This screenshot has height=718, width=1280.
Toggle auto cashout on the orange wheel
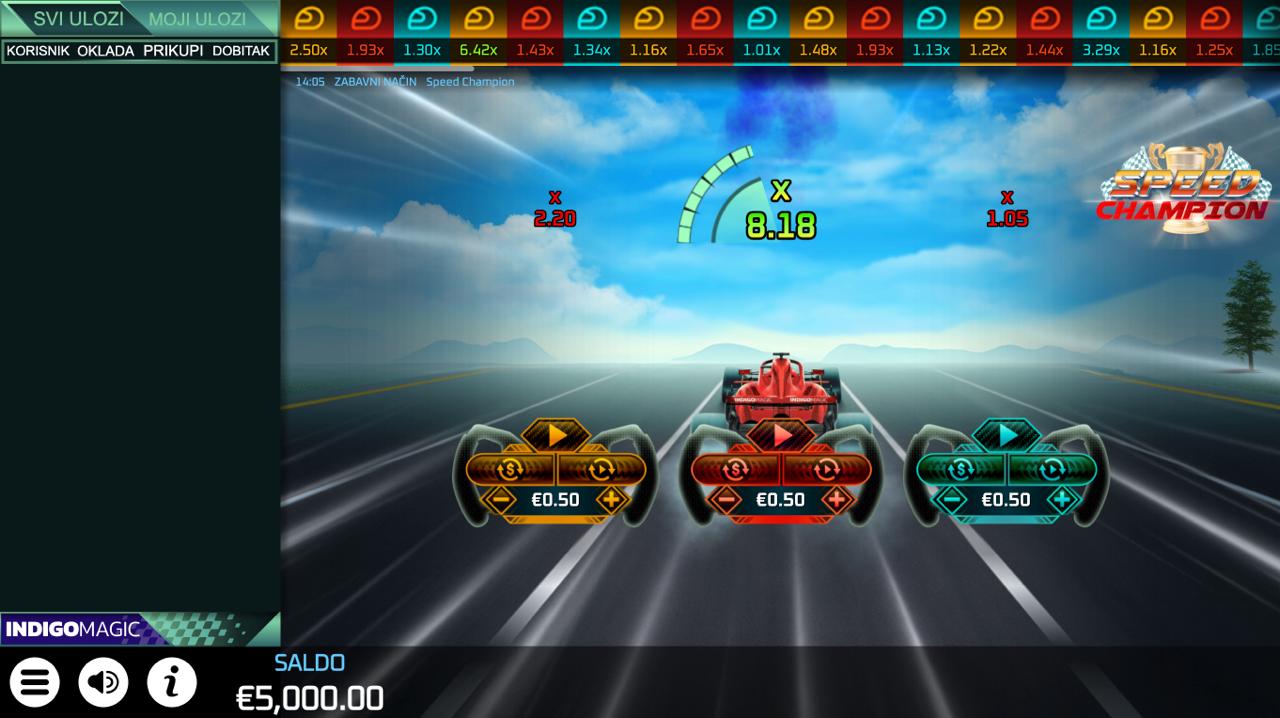tap(510, 468)
